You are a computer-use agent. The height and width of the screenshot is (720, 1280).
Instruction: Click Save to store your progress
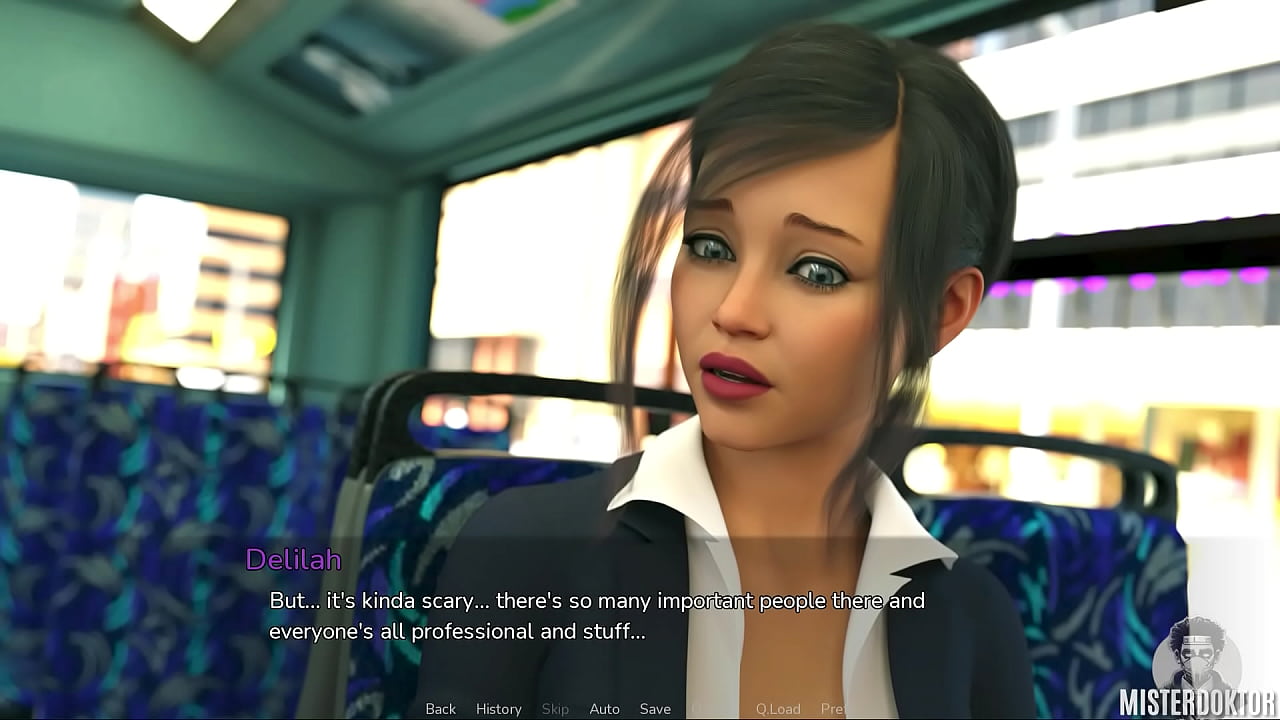click(655, 708)
